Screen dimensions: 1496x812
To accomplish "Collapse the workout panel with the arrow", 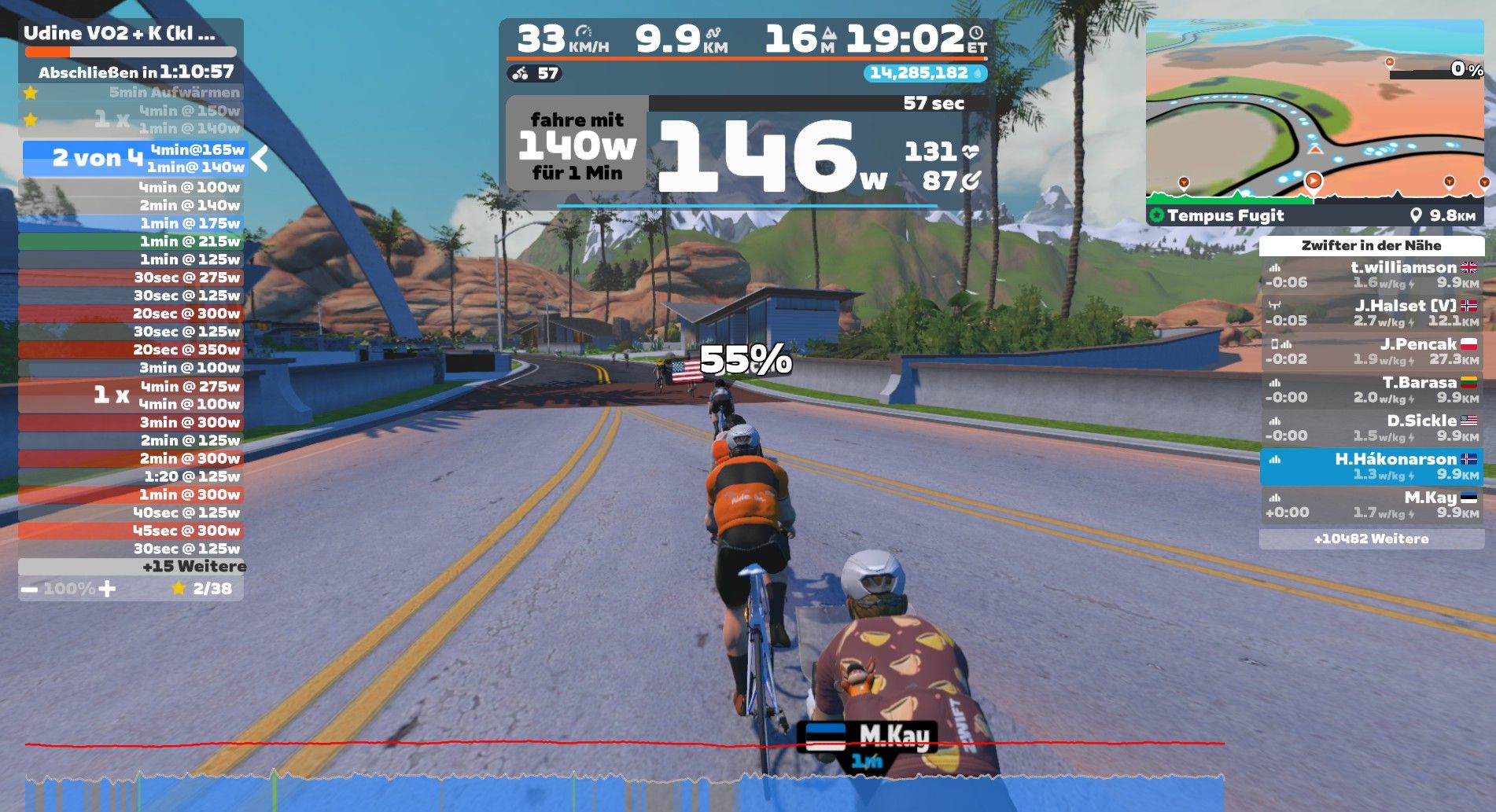I will 260,159.
